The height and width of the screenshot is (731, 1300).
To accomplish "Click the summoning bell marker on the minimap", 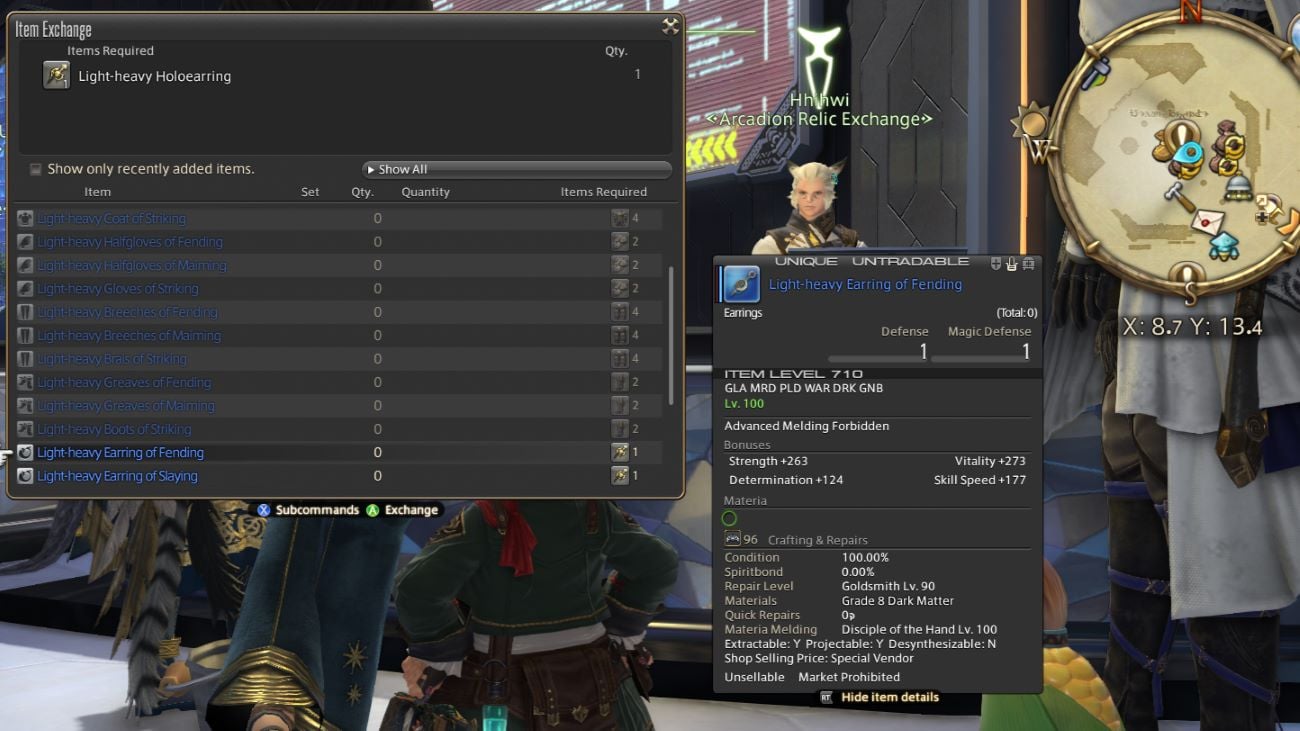I will click(1237, 189).
